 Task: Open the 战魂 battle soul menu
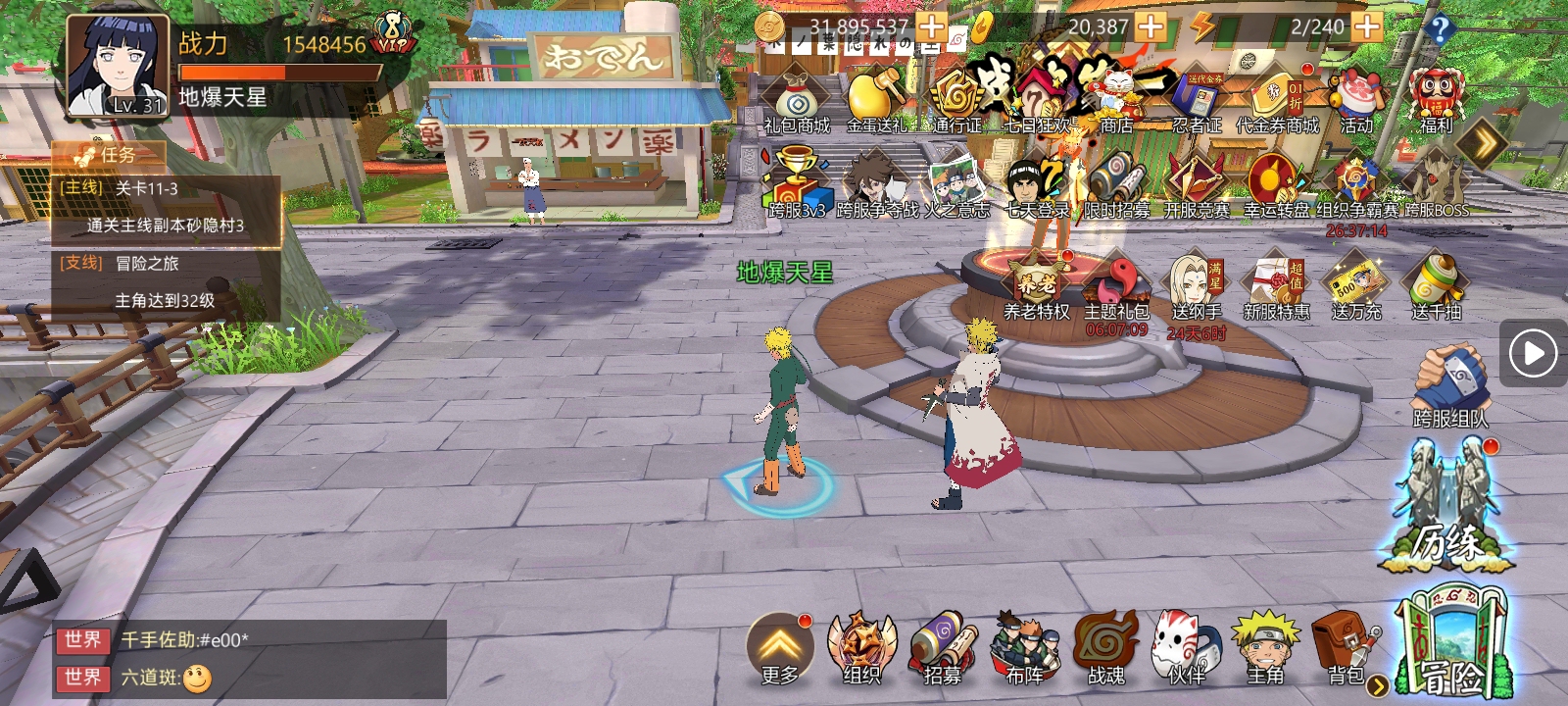point(1106,645)
